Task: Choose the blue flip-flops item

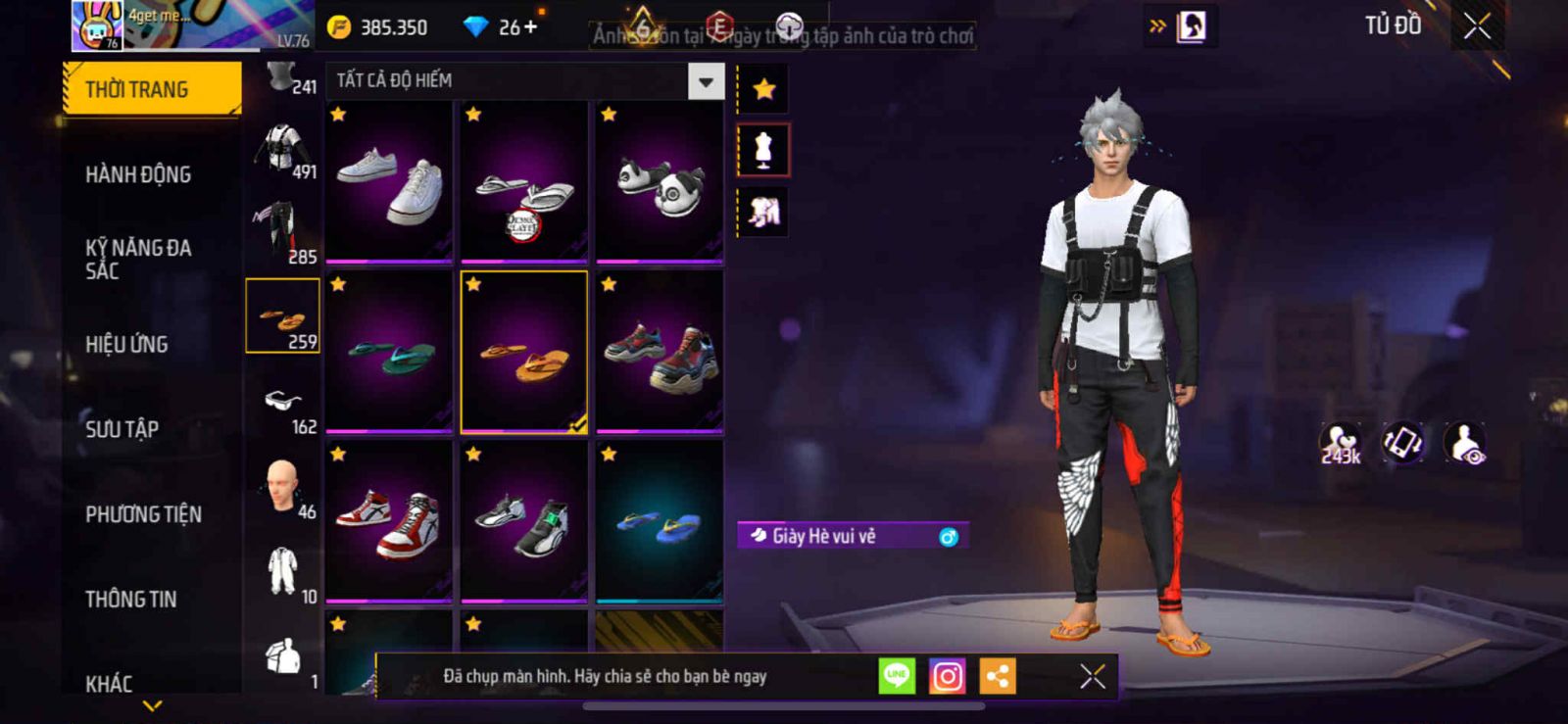Action: [660, 522]
